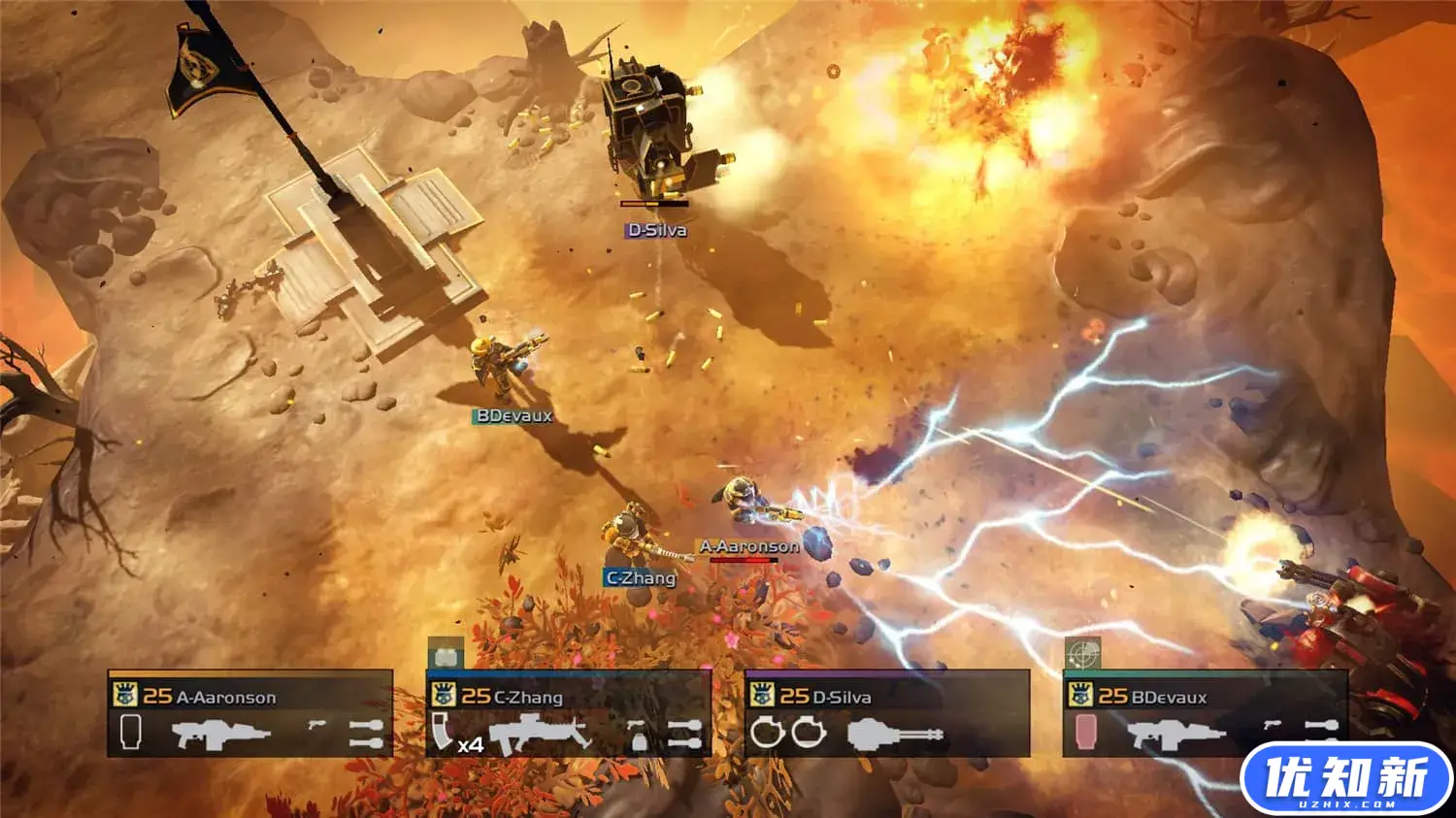The height and width of the screenshot is (818, 1456).
Task: Select C-Zhang's assault rifle icon
Action: [x=540, y=733]
